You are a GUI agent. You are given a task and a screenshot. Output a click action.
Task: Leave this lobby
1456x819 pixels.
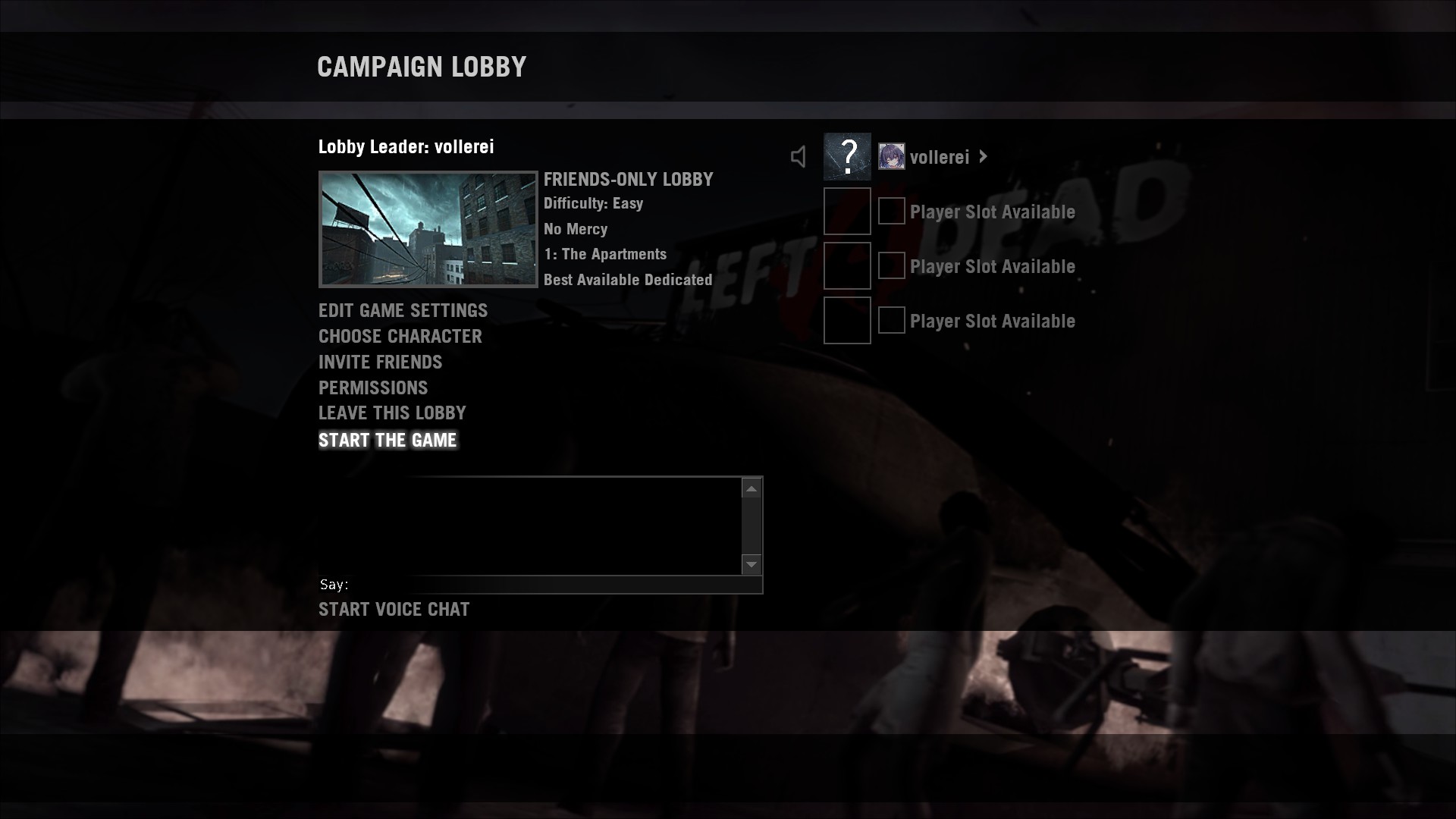392,413
